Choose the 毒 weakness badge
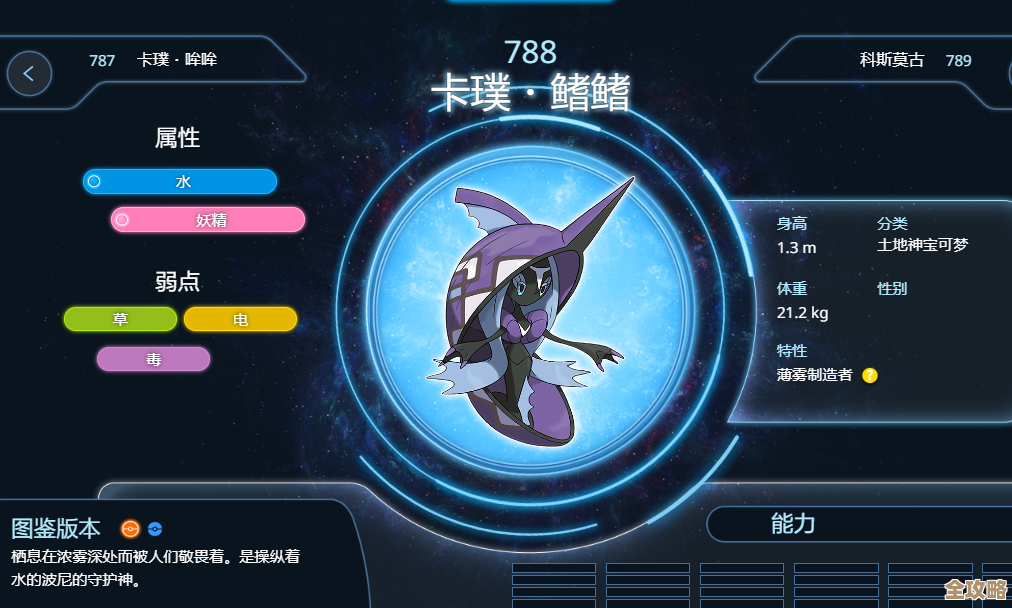This screenshot has width=1012, height=608. (153, 359)
